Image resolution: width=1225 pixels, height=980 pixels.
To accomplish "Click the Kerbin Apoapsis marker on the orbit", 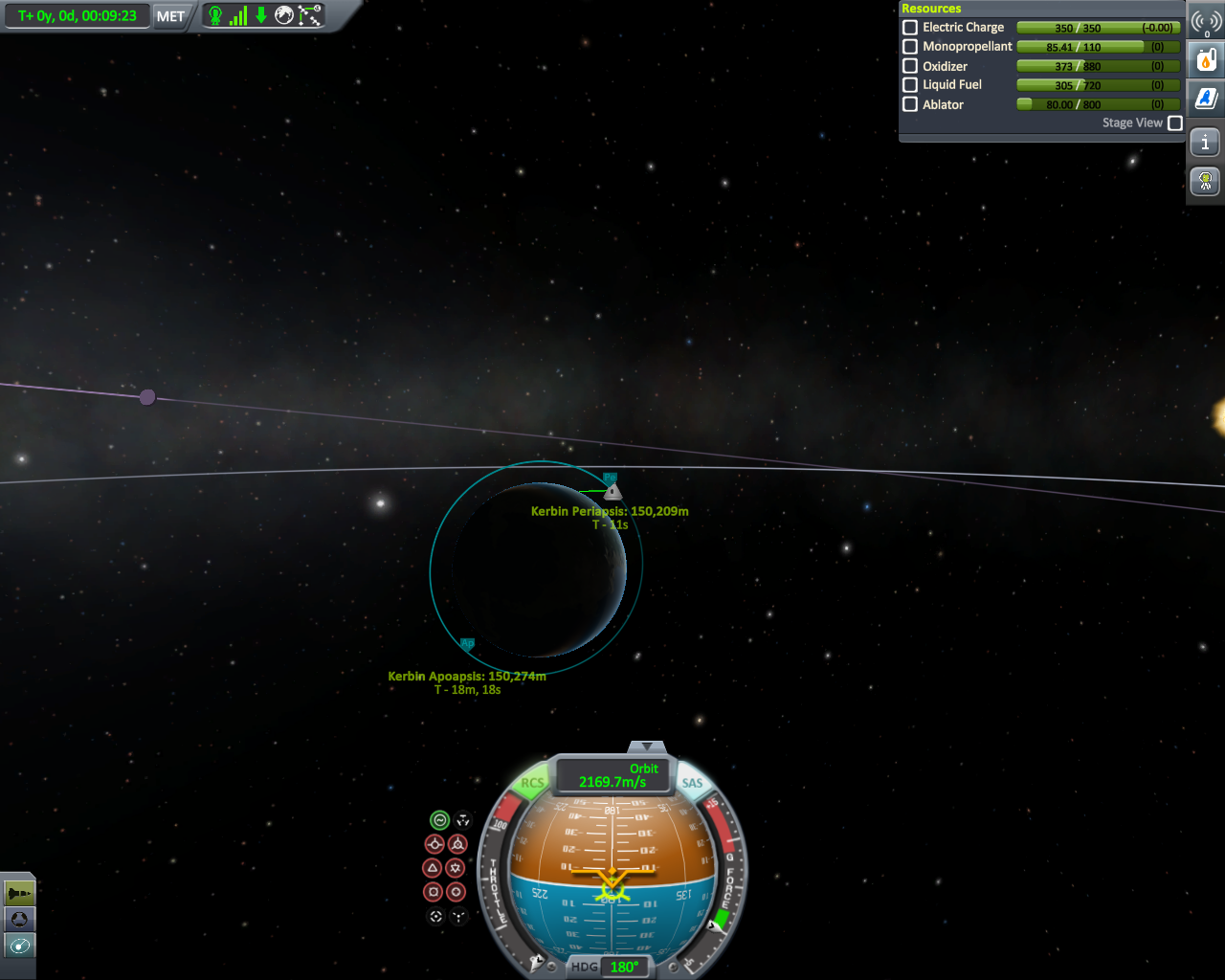I will 467,644.
